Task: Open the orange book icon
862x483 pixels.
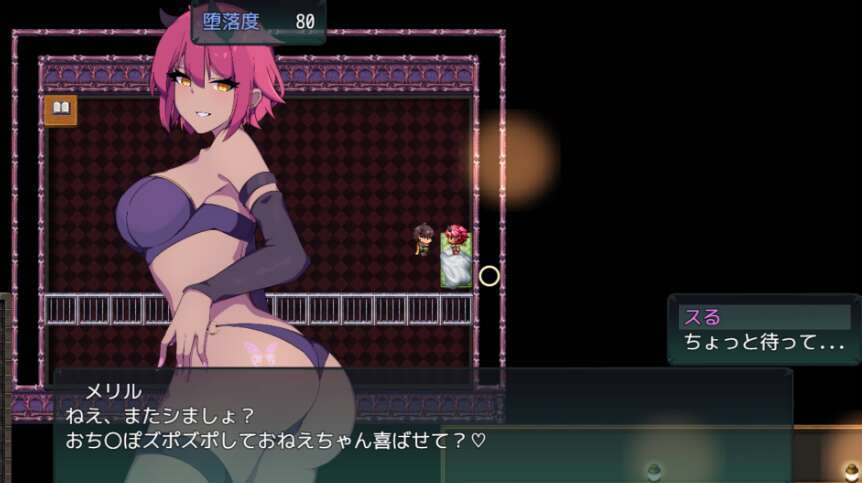Action: pyautogui.click(x=60, y=110)
